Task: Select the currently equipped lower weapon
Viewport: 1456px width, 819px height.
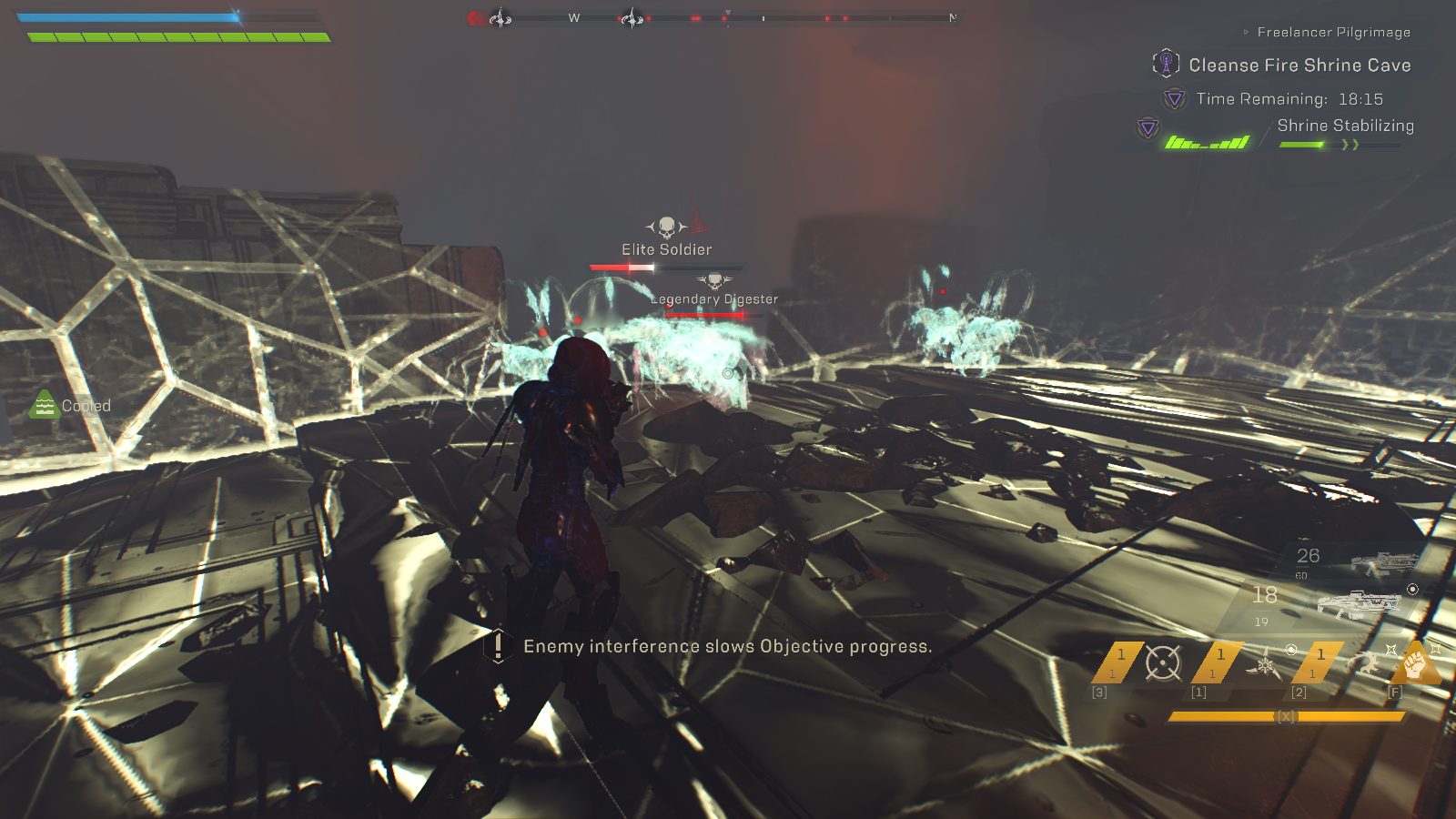Action: [1358, 602]
